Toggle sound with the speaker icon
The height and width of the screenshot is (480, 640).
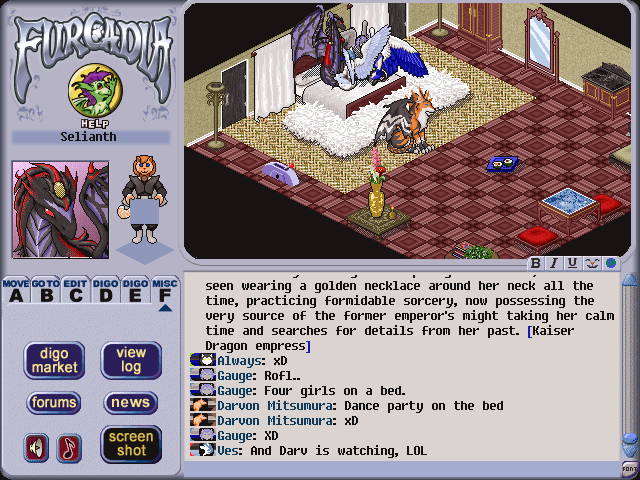click(36, 447)
